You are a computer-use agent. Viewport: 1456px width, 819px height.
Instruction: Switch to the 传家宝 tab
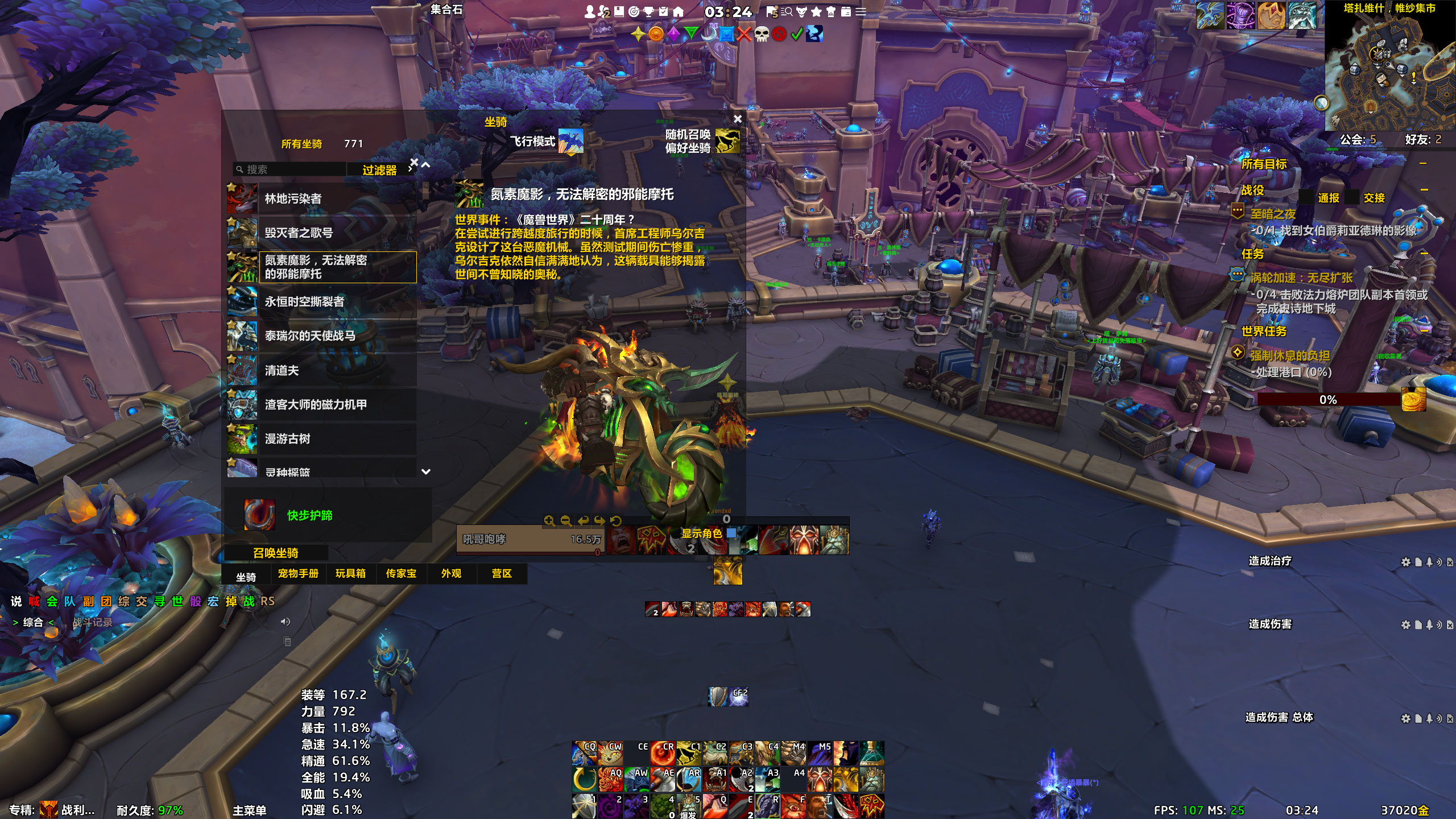coord(401,573)
